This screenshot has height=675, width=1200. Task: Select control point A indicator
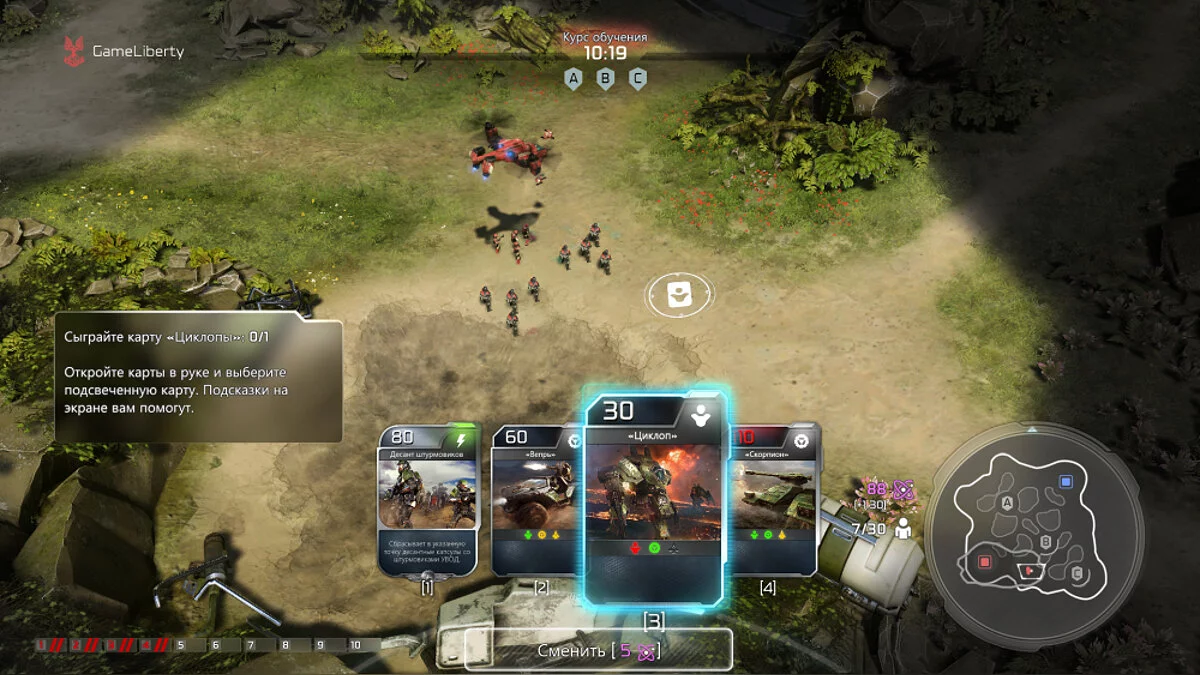click(573, 79)
